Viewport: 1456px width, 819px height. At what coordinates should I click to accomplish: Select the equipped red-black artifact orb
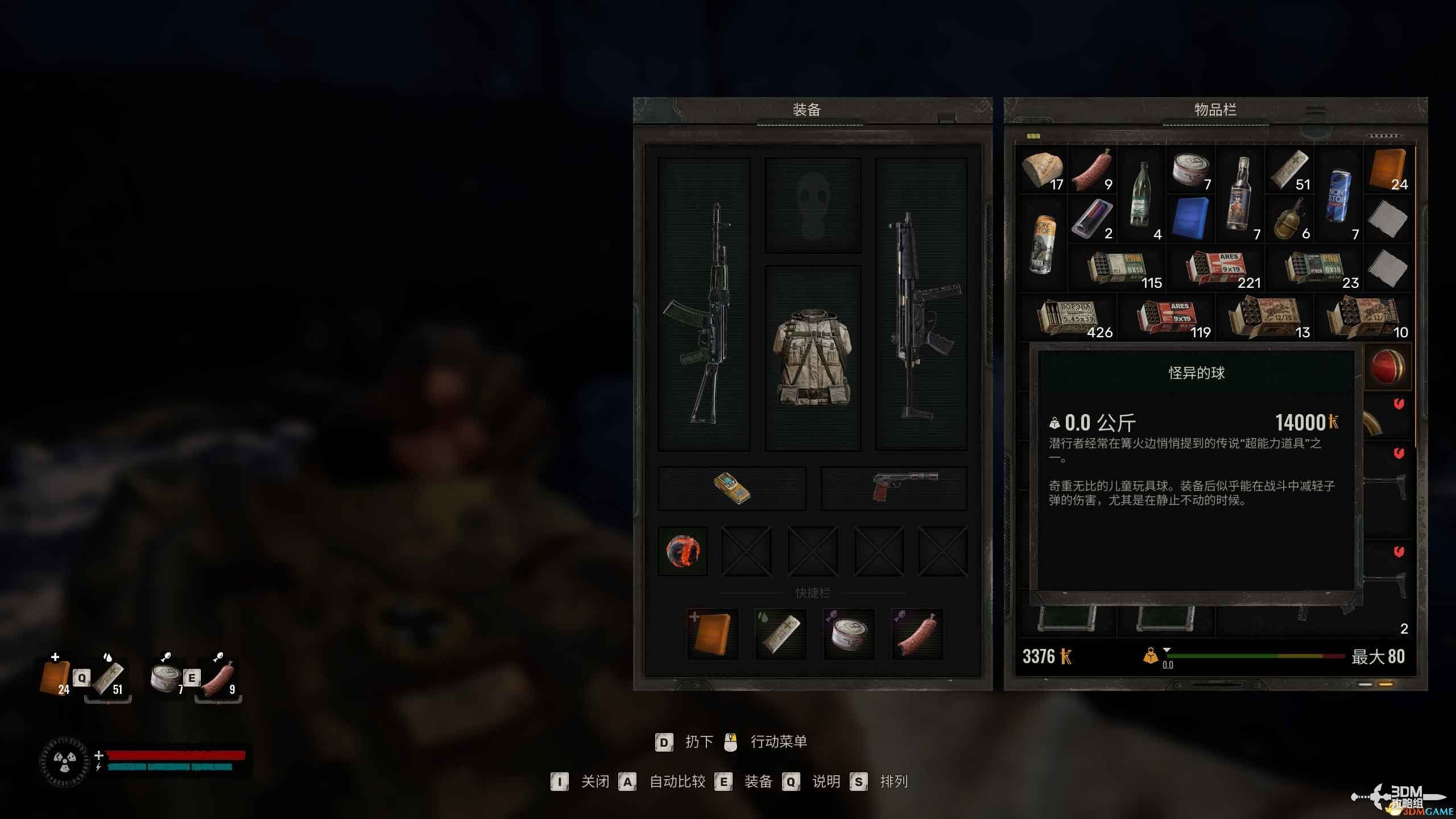coord(682,551)
